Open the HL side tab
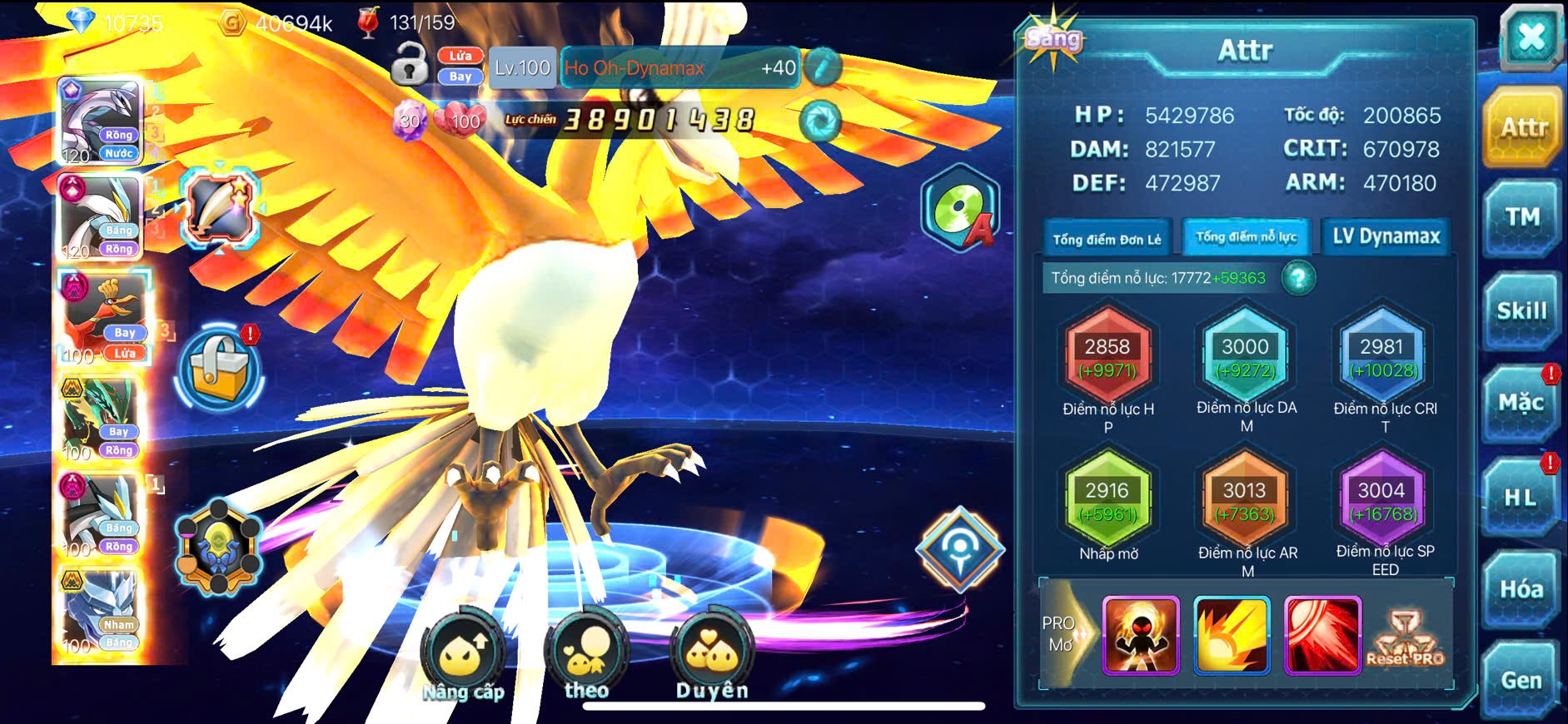The image size is (1568, 724). tap(1520, 498)
